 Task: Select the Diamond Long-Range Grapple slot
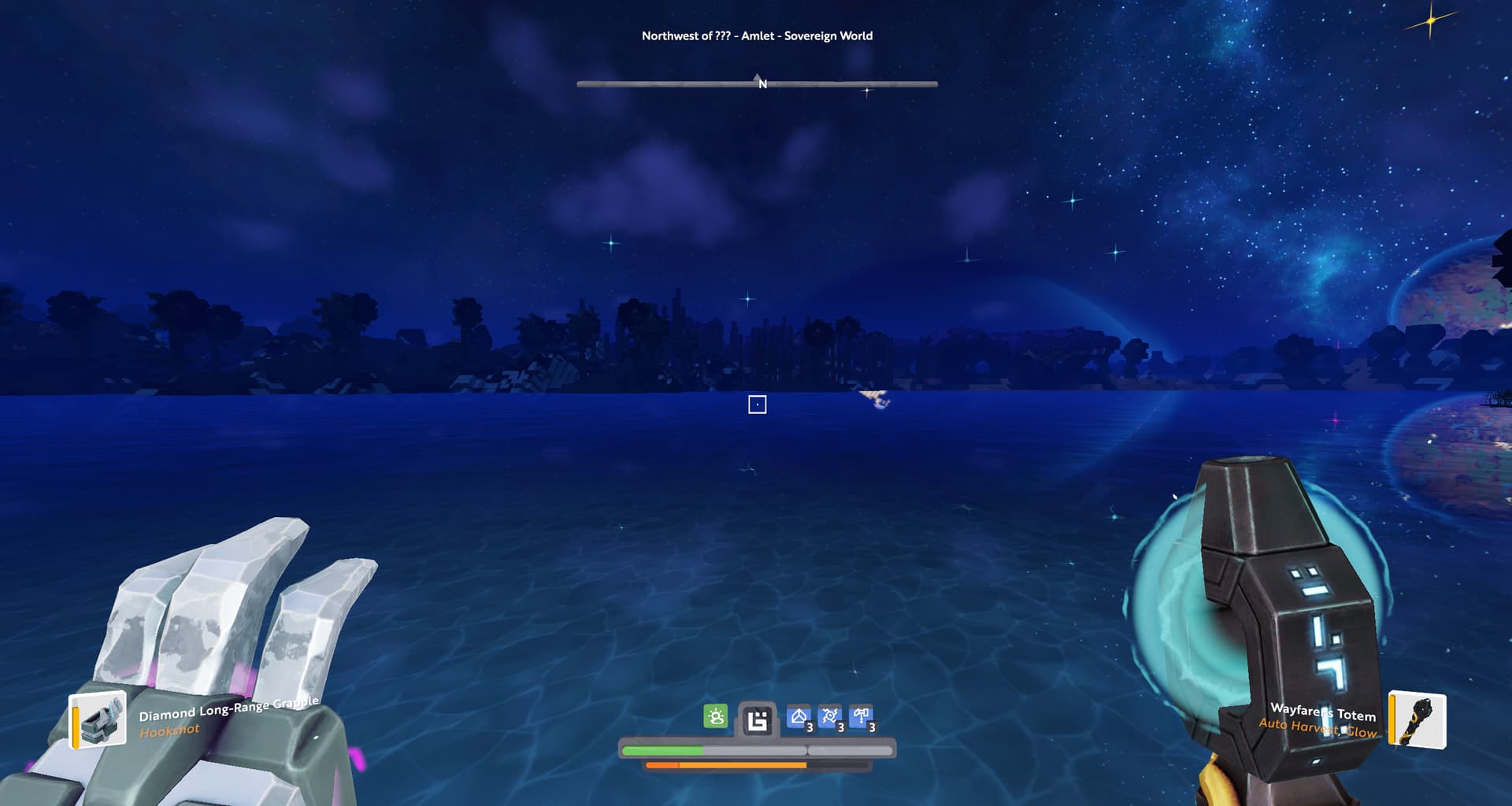pyautogui.click(x=99, y=719)
